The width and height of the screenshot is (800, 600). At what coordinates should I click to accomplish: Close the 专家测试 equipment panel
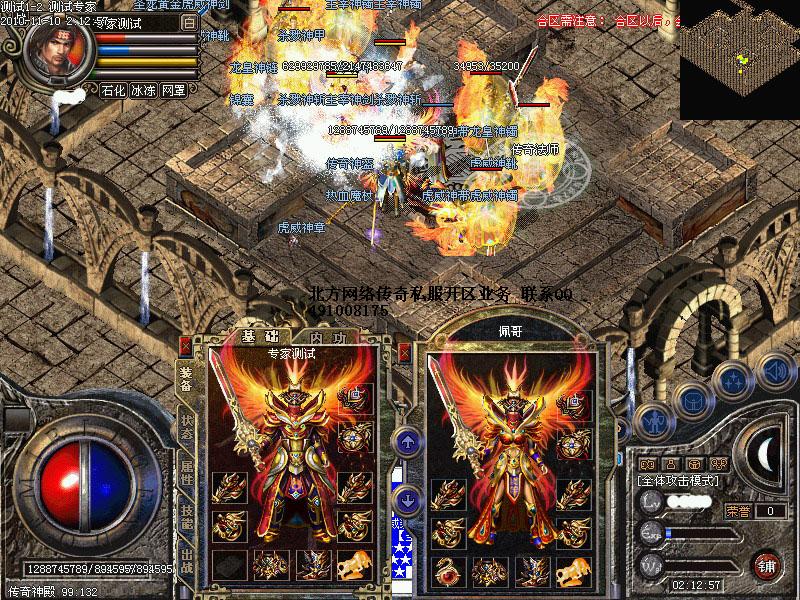pos(184,346)
